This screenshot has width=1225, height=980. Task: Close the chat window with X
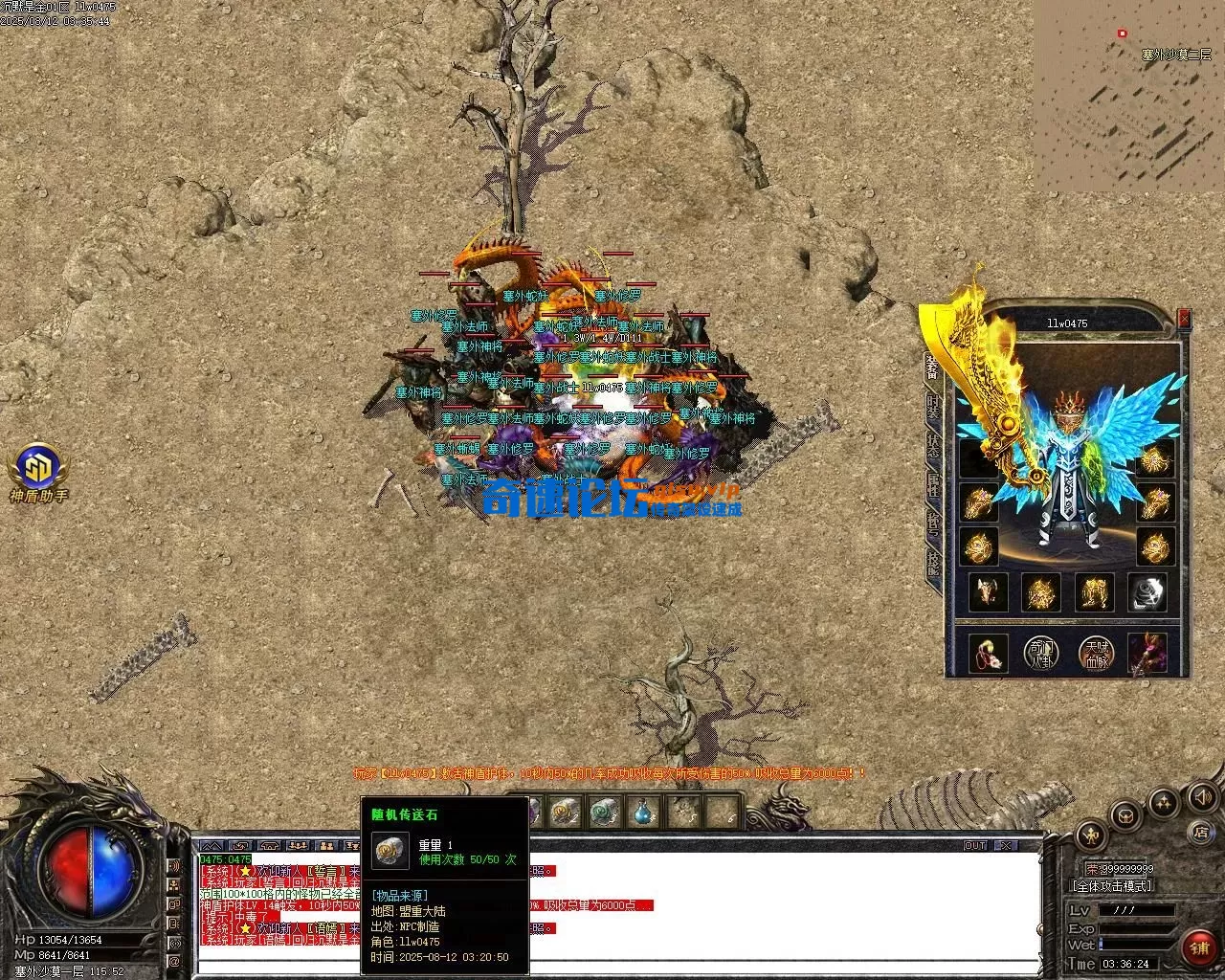pos(1004,846)
